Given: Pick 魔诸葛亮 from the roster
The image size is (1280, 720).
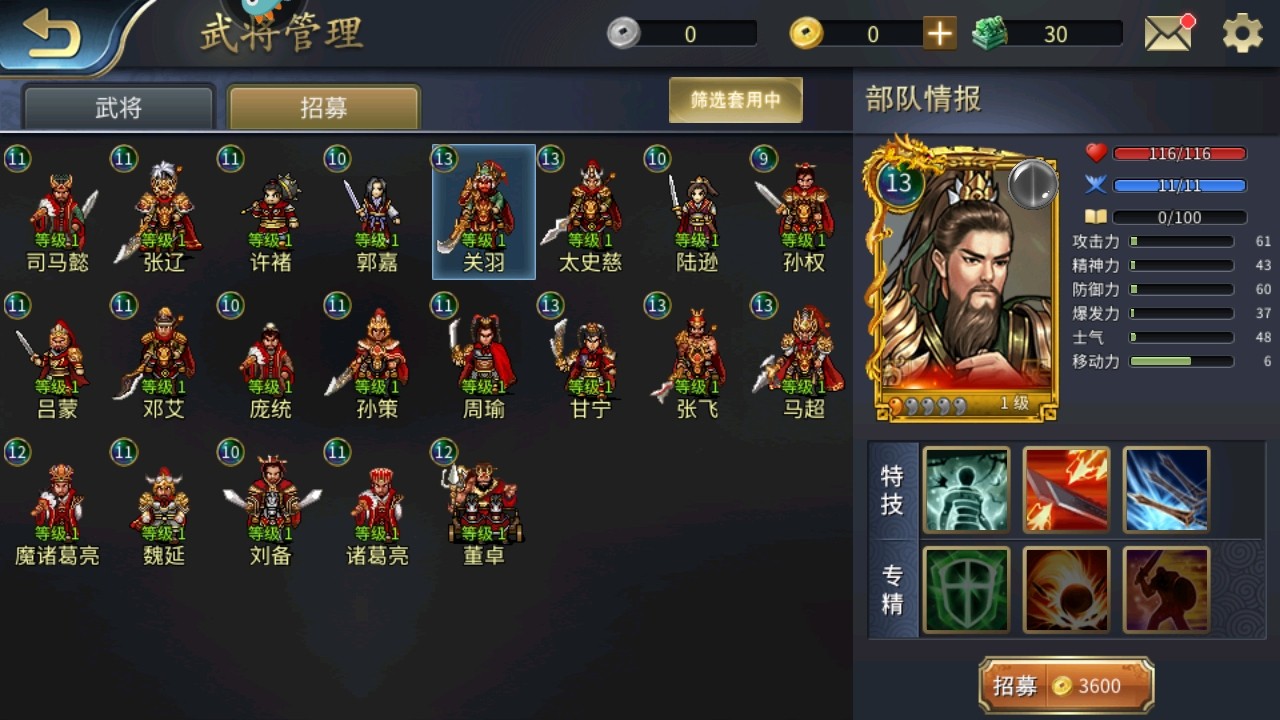Looking at the screenshot, I should (x=57, y=504).
